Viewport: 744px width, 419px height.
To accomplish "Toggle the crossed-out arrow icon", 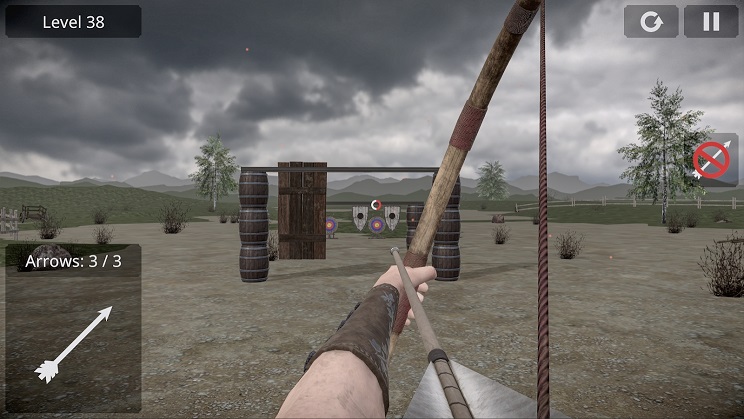I will pos(713,160).
